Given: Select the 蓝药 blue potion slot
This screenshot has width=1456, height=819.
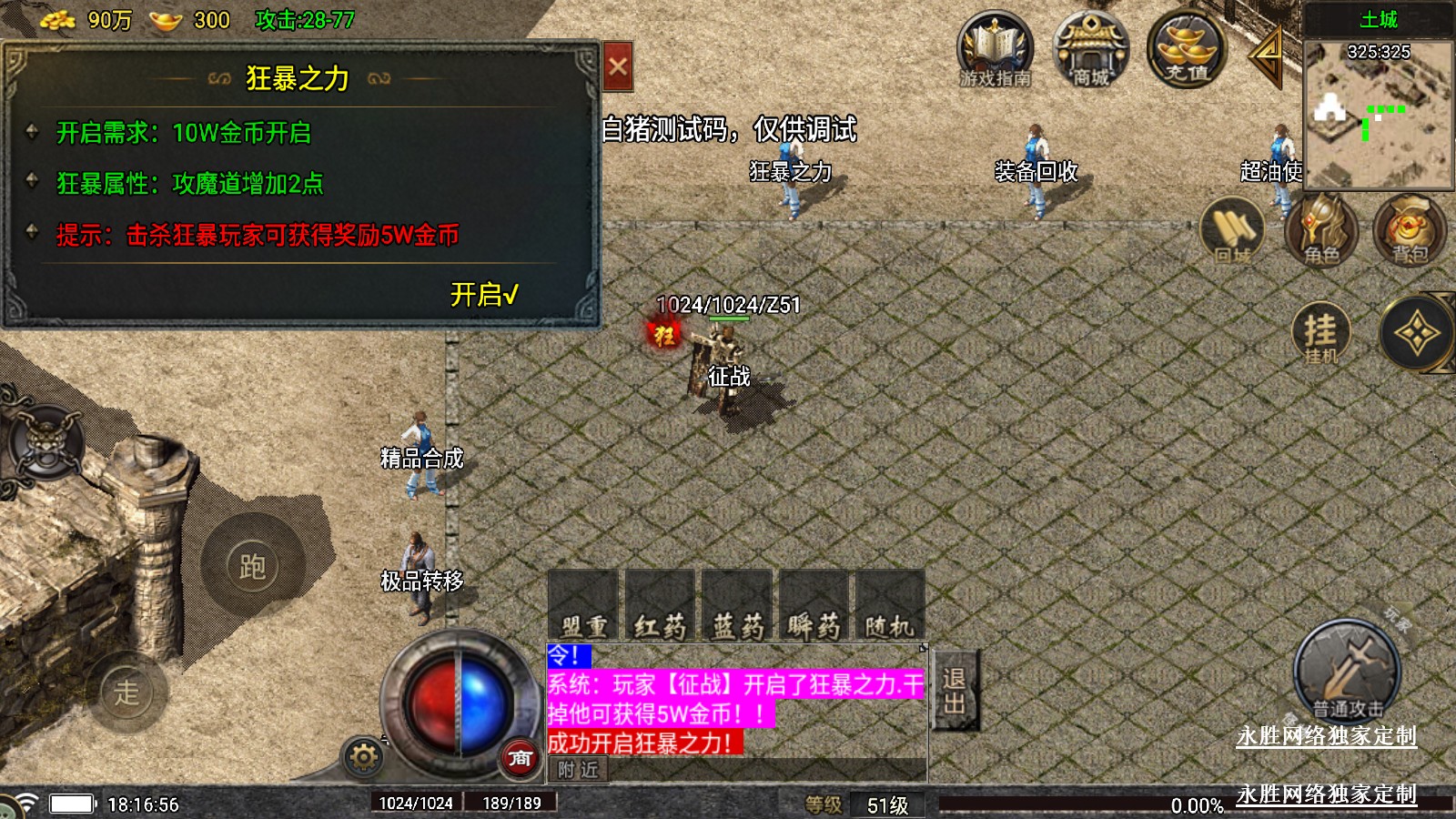Looking at the screenshot, I should pyautogui.click(x=737, y=606).
